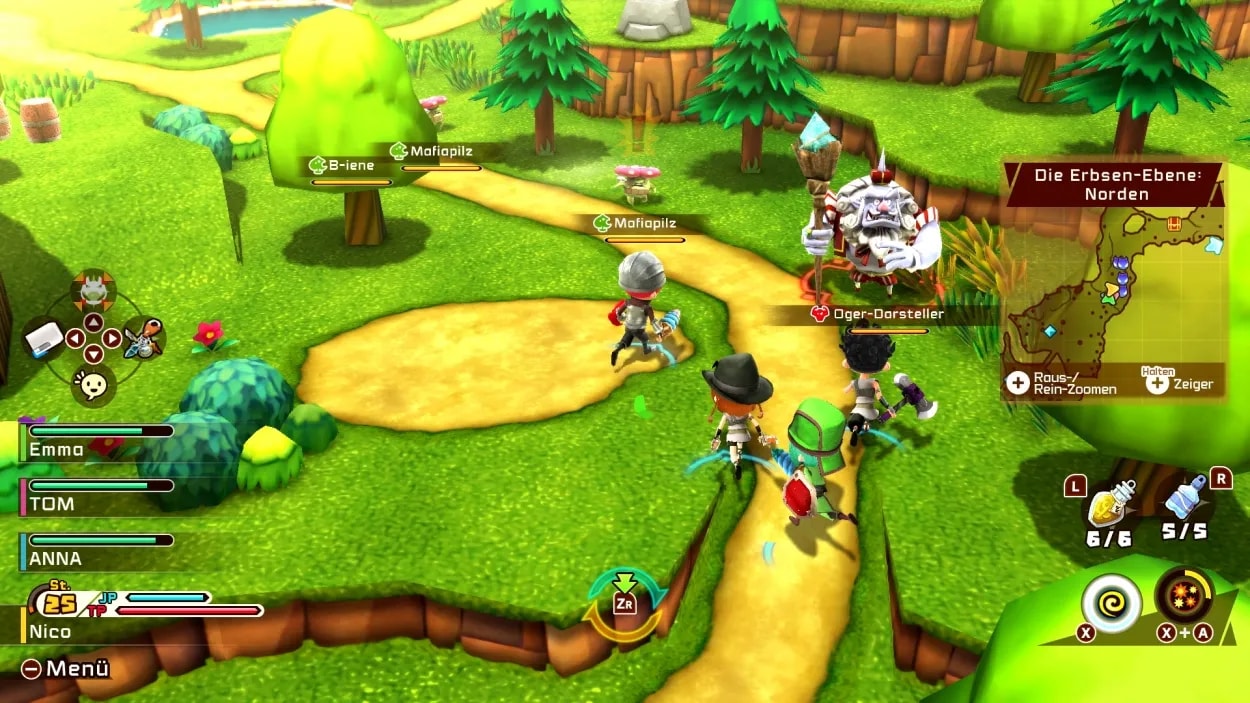Click the Oger-Darsteller enemy nameplate

(x=877, y=314)
